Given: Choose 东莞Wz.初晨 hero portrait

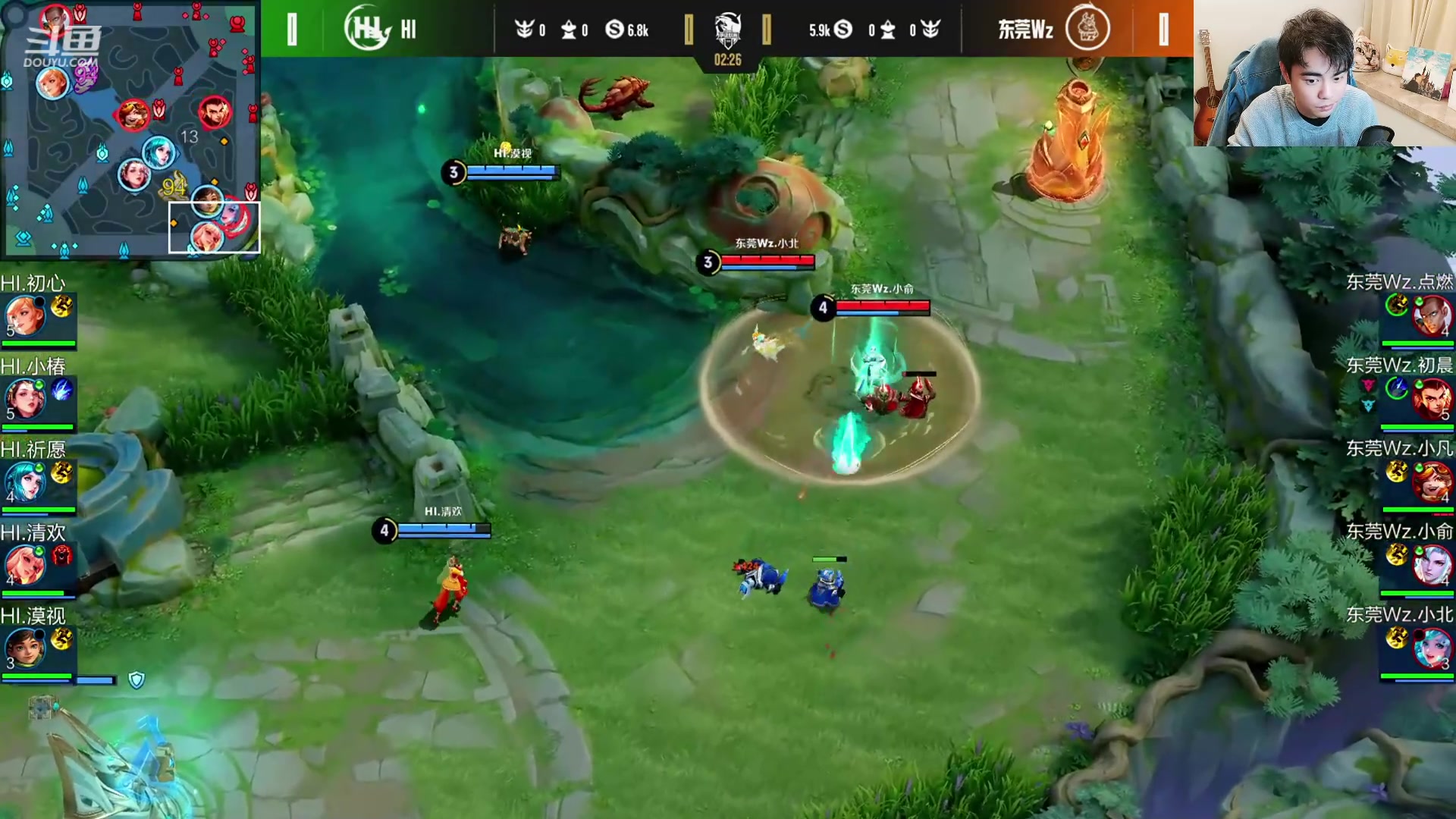Looking at the screenshot, I should pos(1431,398).
